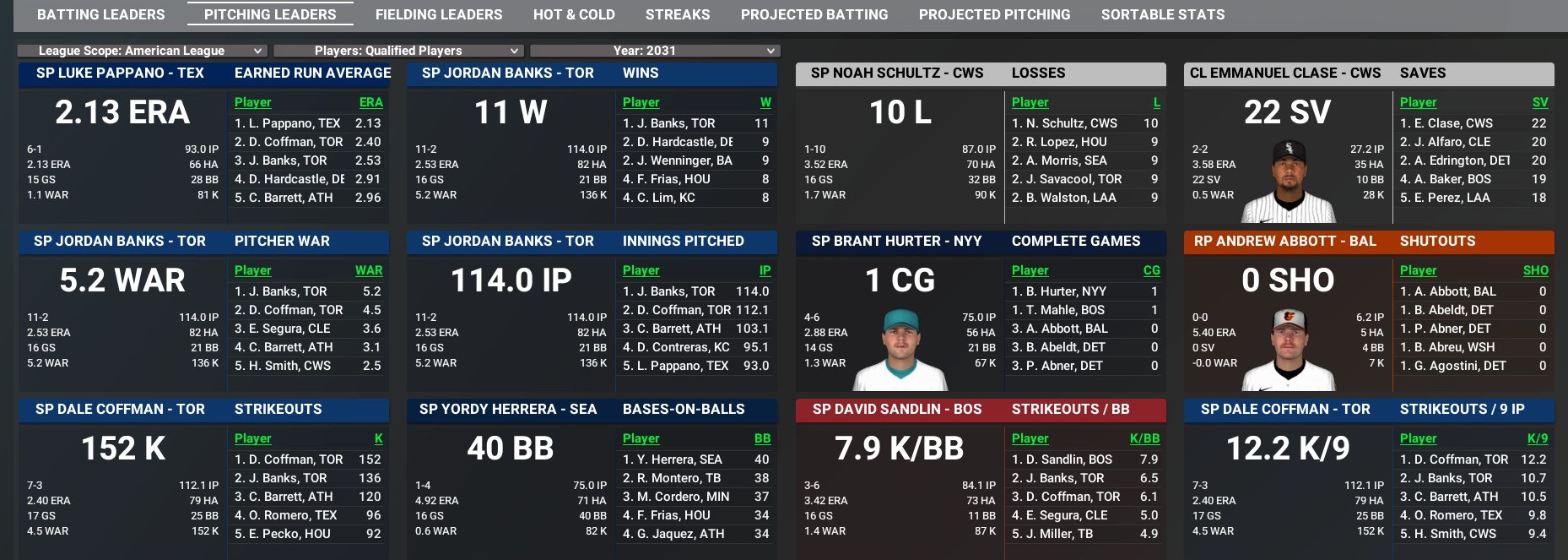This screenshot has height=560, width=1568.
Task: Open the Projected Pitching tab
Action: click(994, 14)
